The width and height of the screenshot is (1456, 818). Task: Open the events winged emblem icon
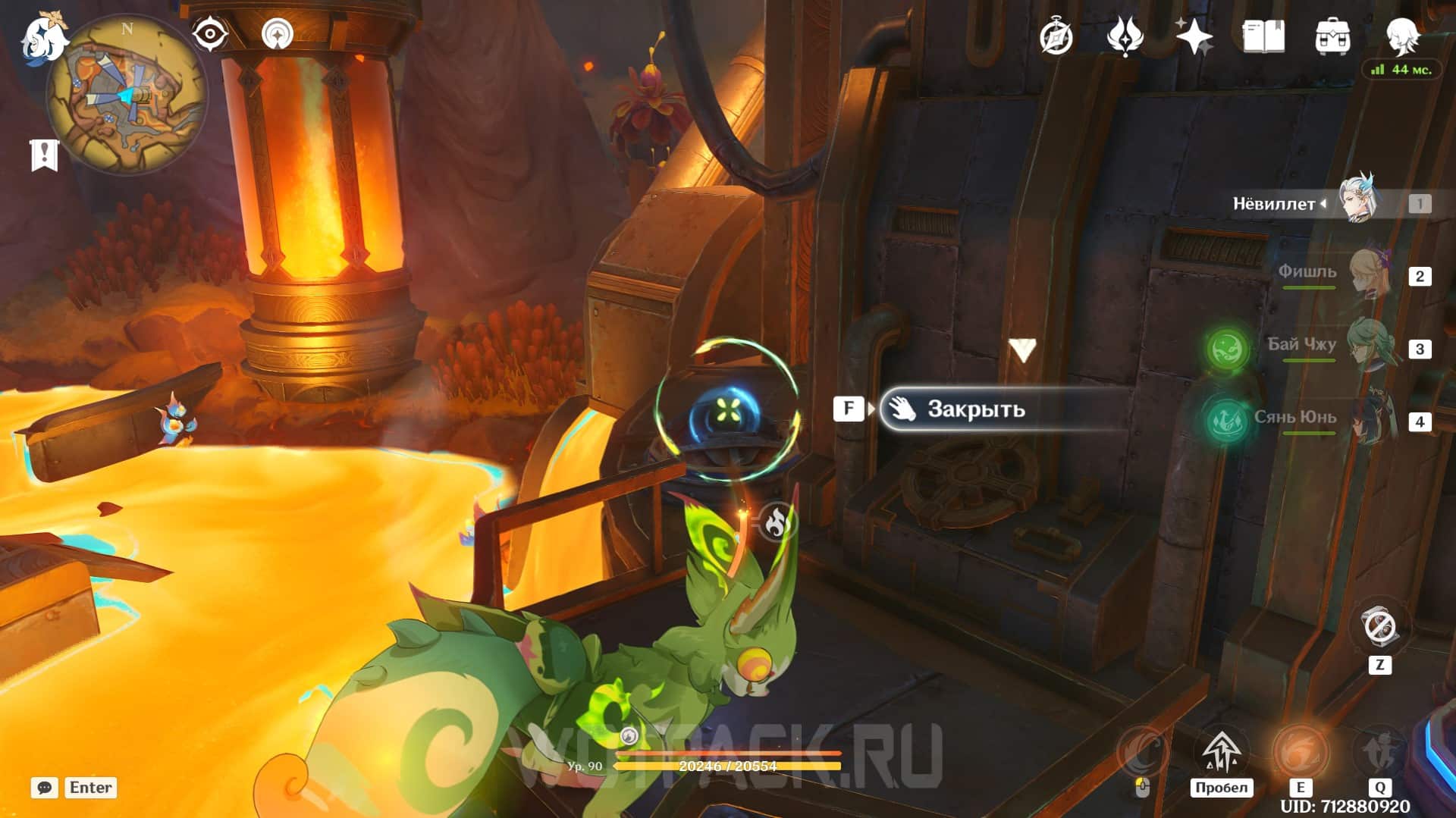click(1125, 36)
